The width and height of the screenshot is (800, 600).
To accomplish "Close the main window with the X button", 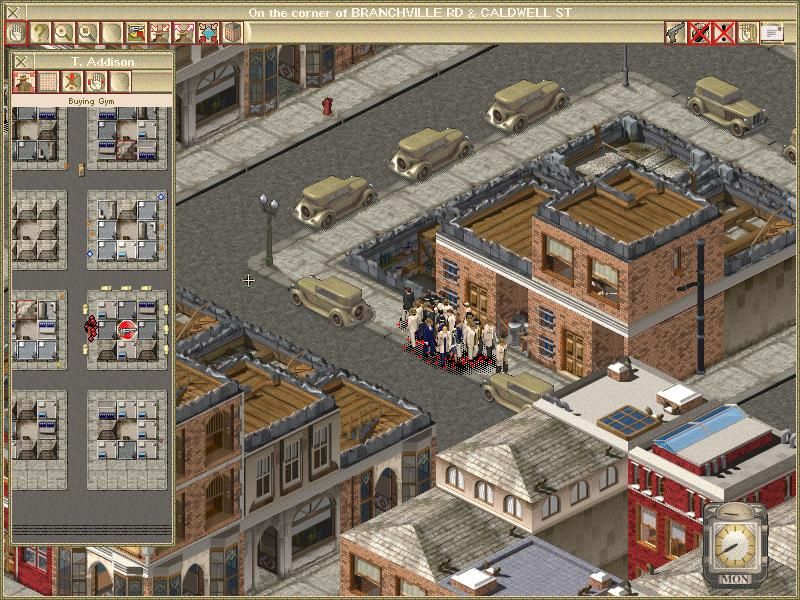I will point(12,12).
